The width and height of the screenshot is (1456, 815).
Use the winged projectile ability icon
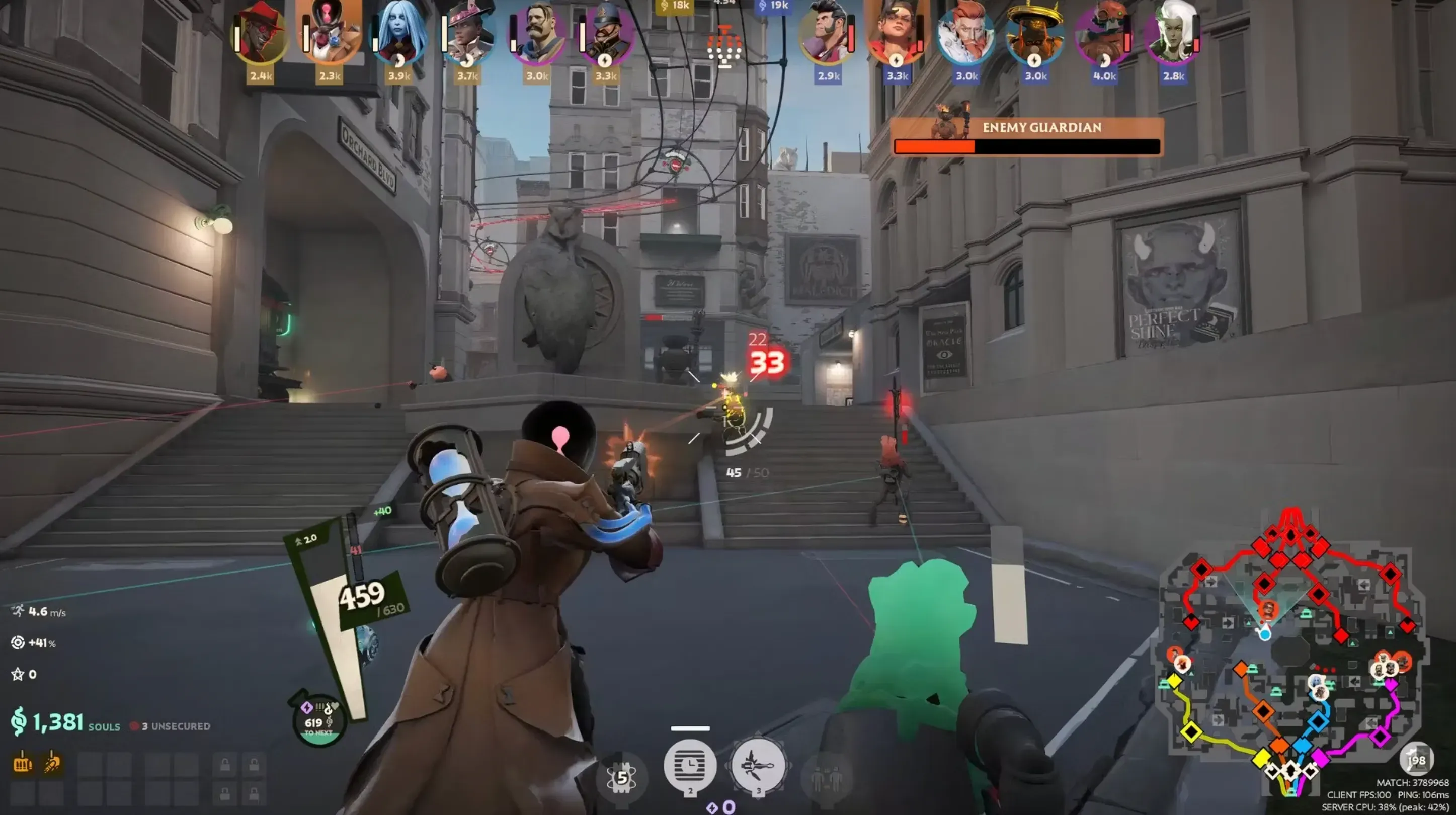pos(758,766)
